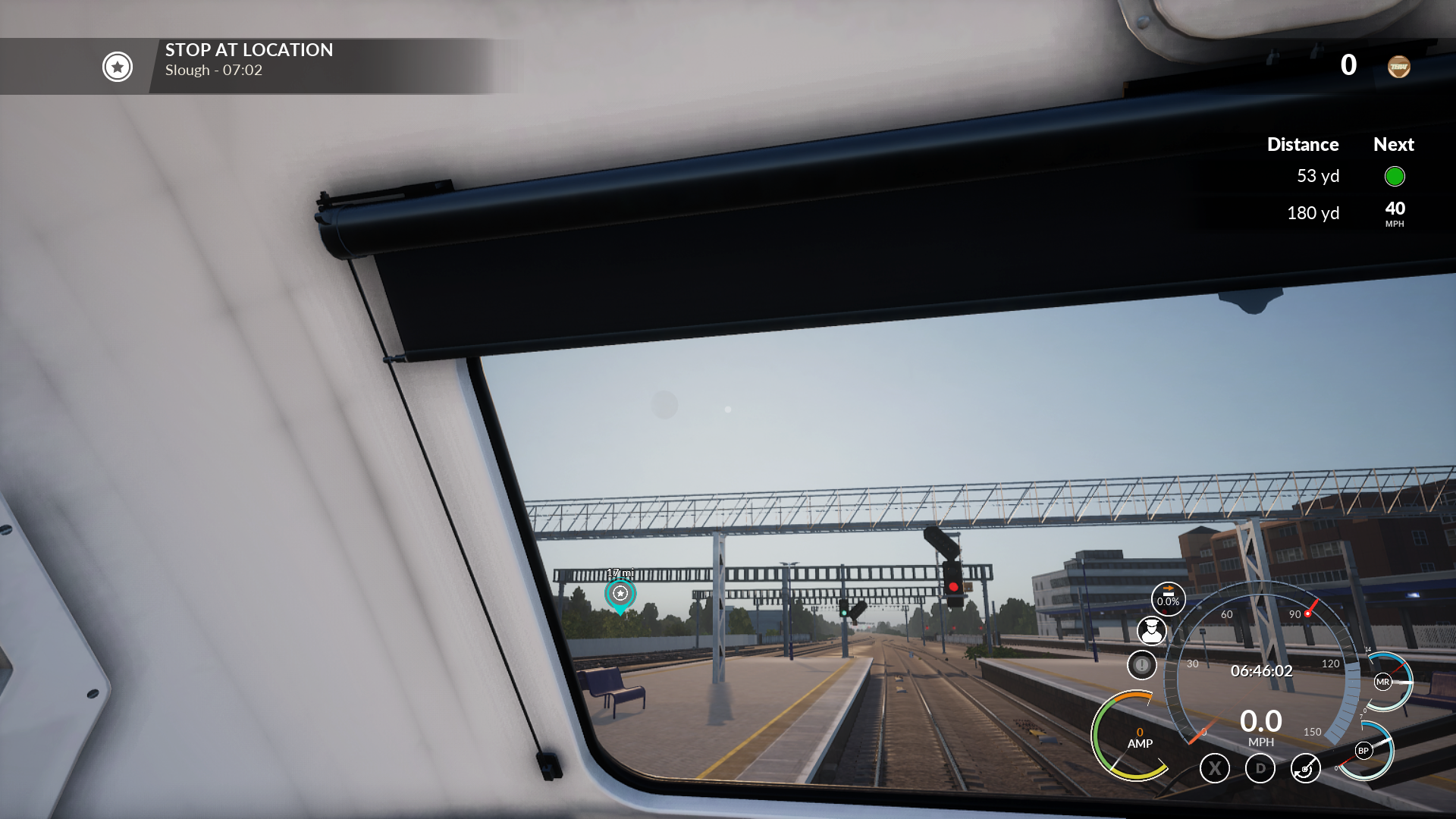Open the driver cap icon
Image resolution: width=1456 pixels, height=819 pixels.
pos(1151,630)
